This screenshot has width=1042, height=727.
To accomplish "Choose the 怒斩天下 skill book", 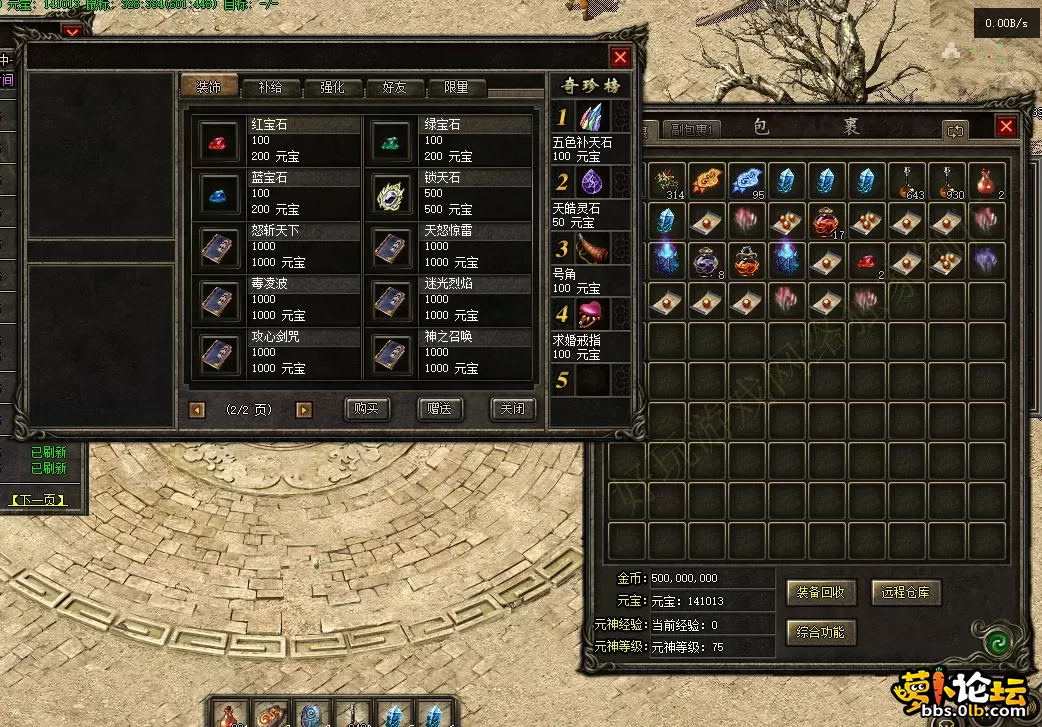I will tap(217, 245).
